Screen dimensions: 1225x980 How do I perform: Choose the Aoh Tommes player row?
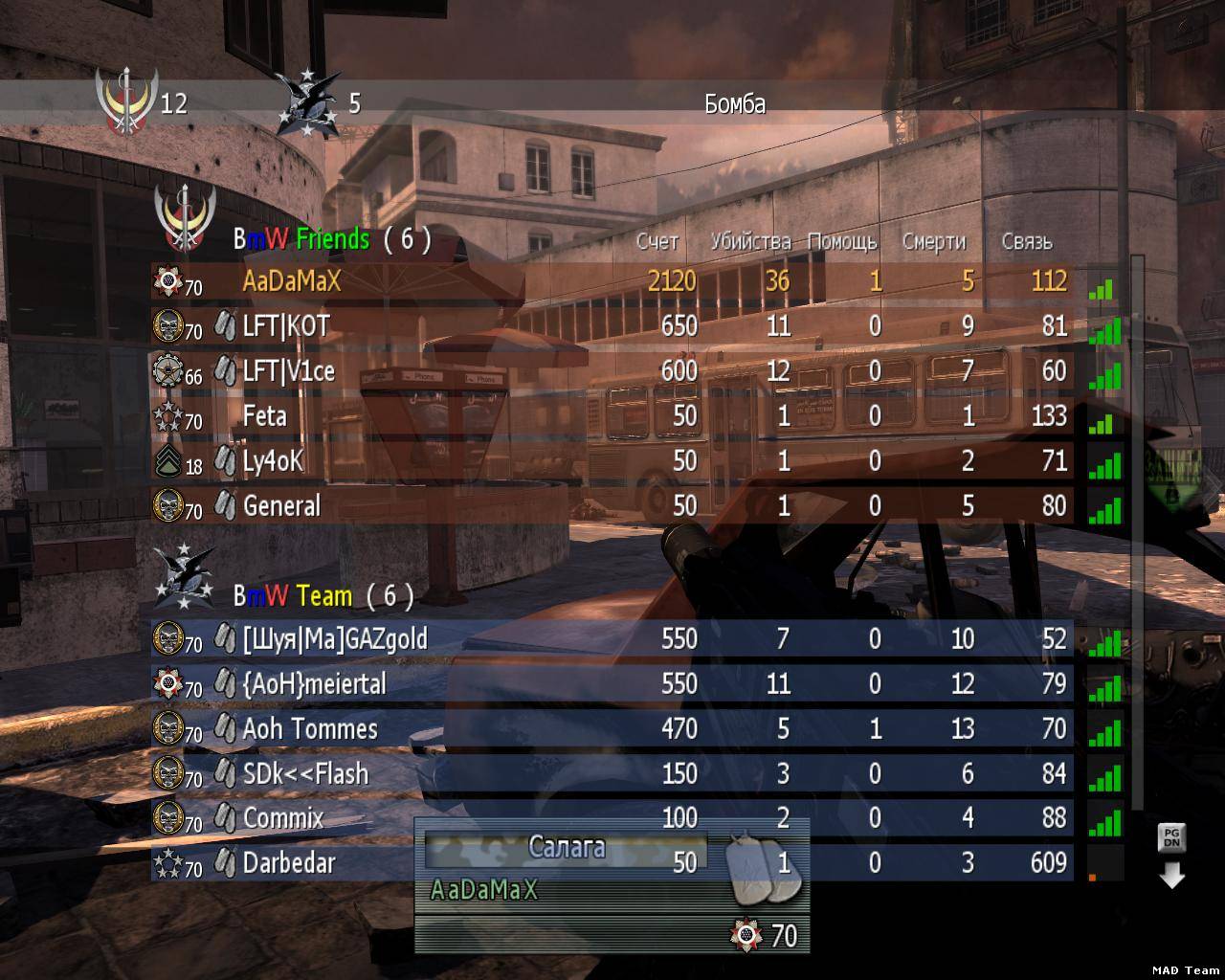tap(612, 728)
